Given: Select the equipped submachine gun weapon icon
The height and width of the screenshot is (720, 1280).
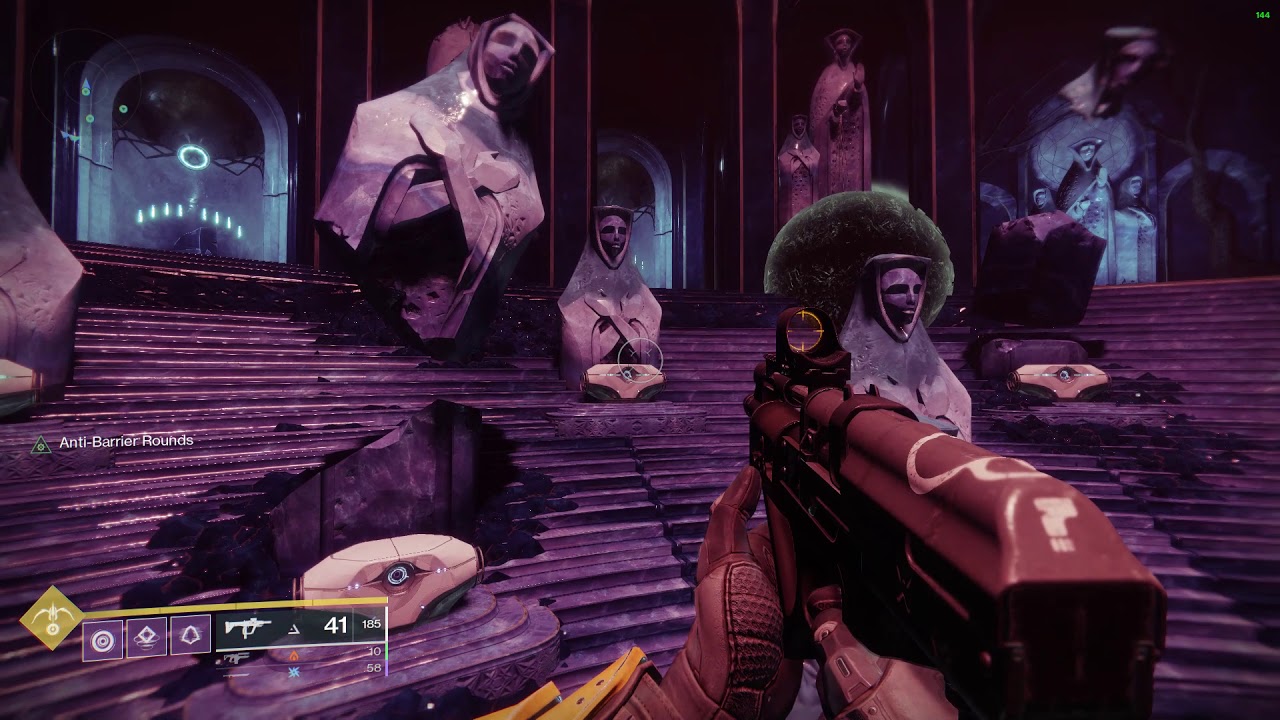Looking at the screenshot, I should [247, 628].
